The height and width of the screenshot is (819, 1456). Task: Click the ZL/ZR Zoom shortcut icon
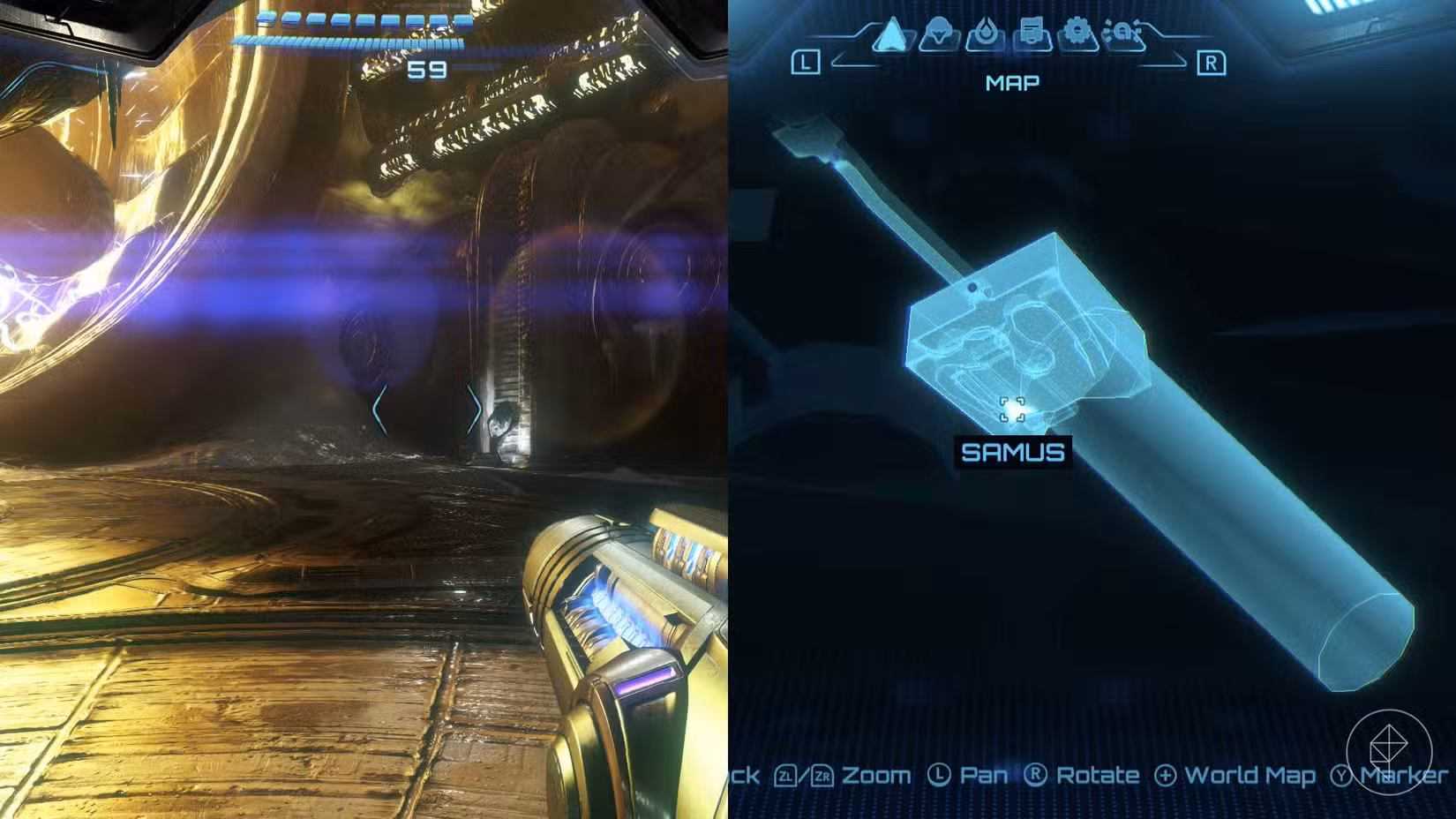[x=806, y=775]
